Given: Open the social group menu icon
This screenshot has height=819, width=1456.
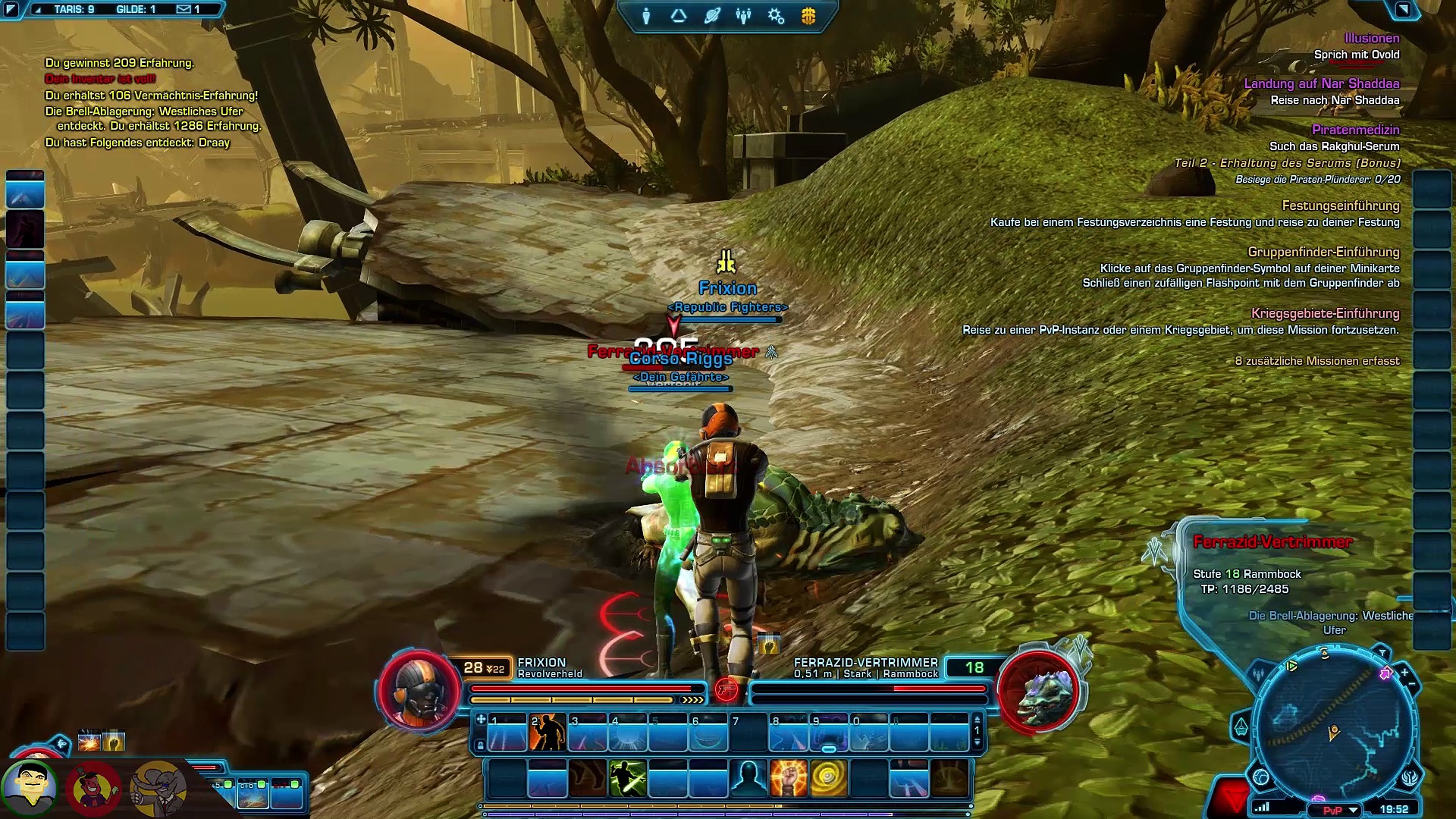Looking at the screenshot, I should [x=743, y=16].
